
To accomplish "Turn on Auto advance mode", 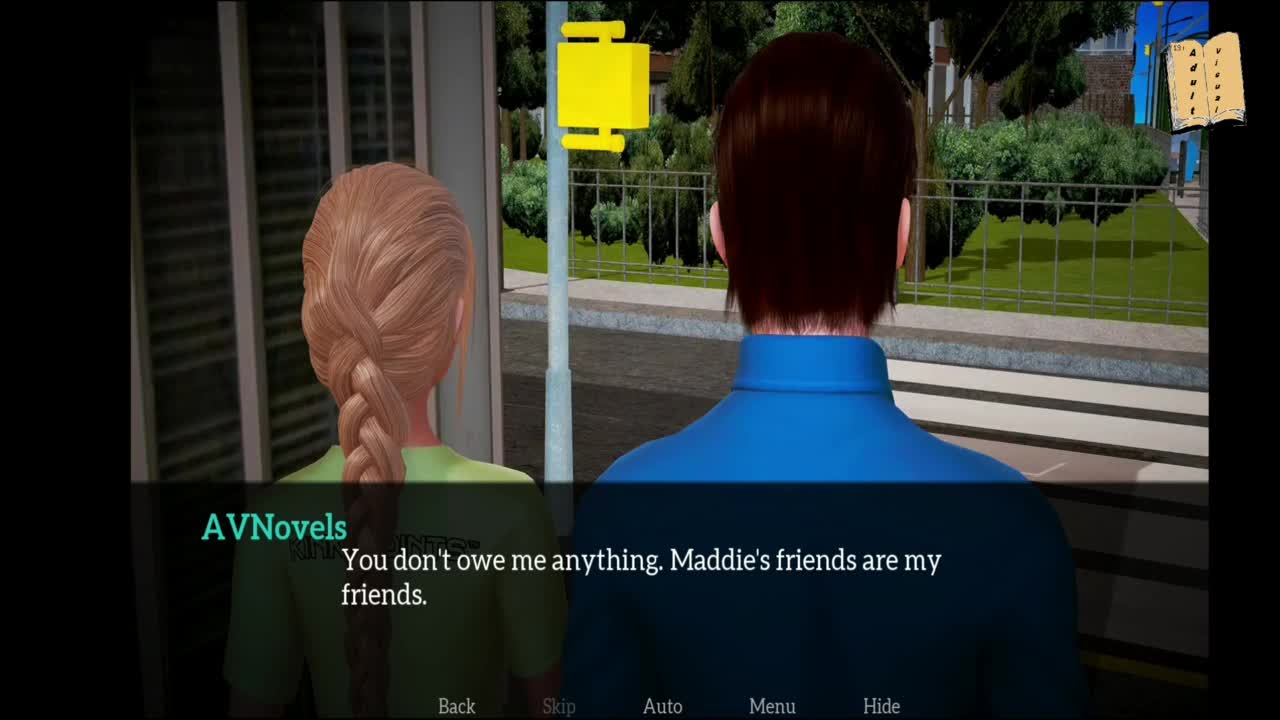I will (662, 706).
